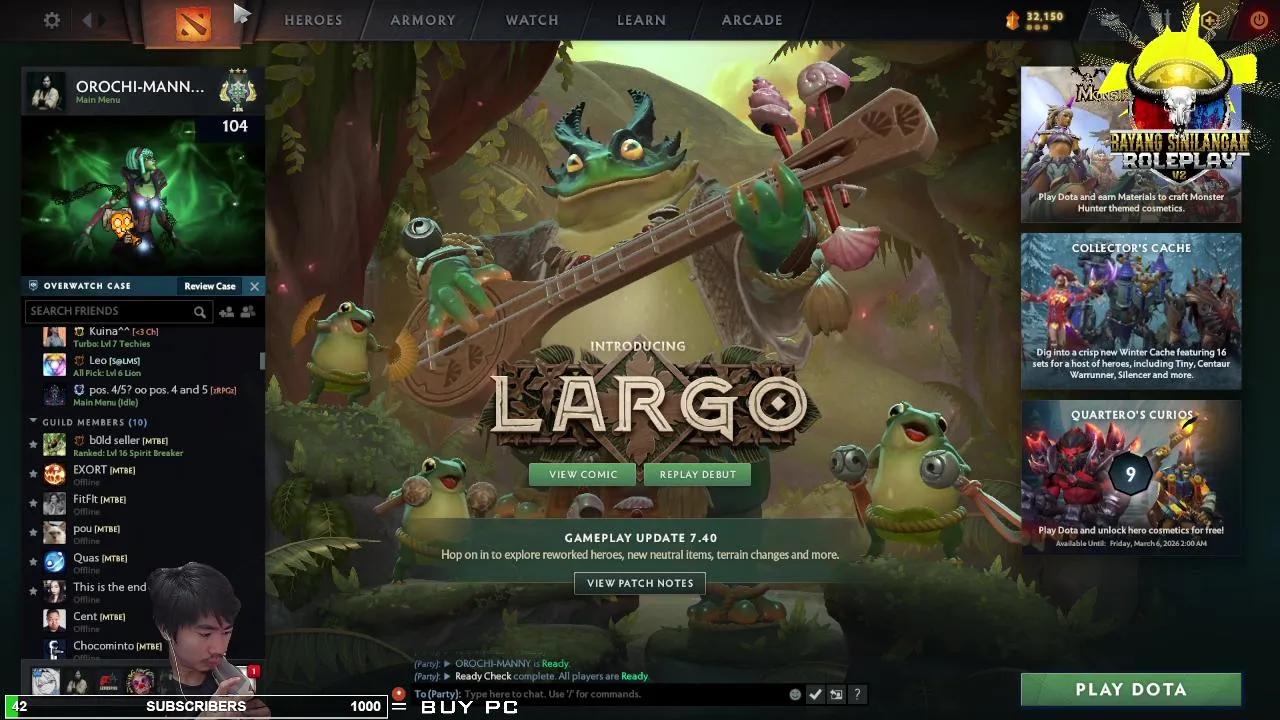Click the chat help question mark icon
1280x720 pixels.
pos(857,694)
